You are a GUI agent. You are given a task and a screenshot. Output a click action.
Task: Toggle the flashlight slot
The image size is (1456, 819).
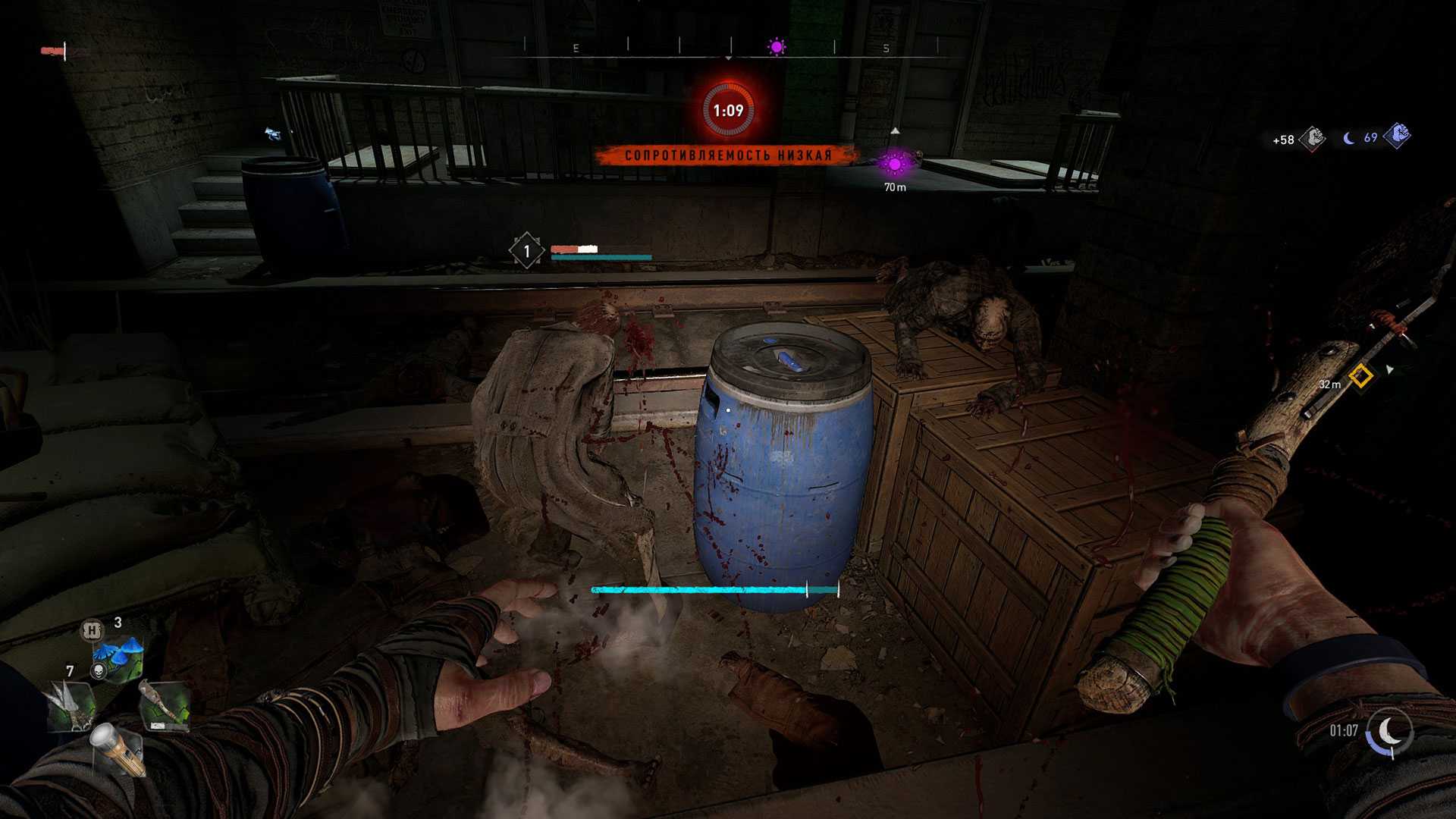pos(115,747)
